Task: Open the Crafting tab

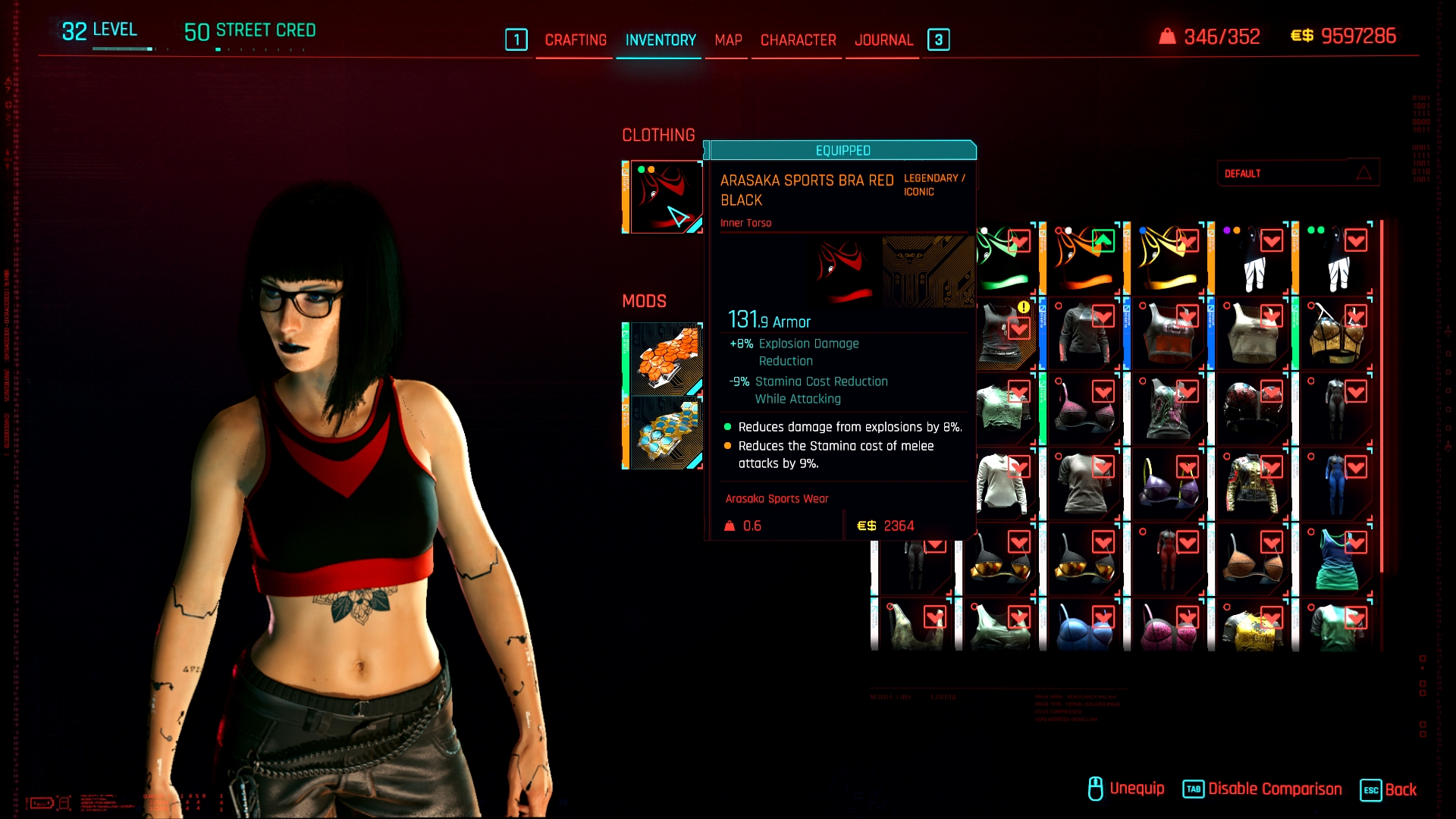Action: pos(576,40)
